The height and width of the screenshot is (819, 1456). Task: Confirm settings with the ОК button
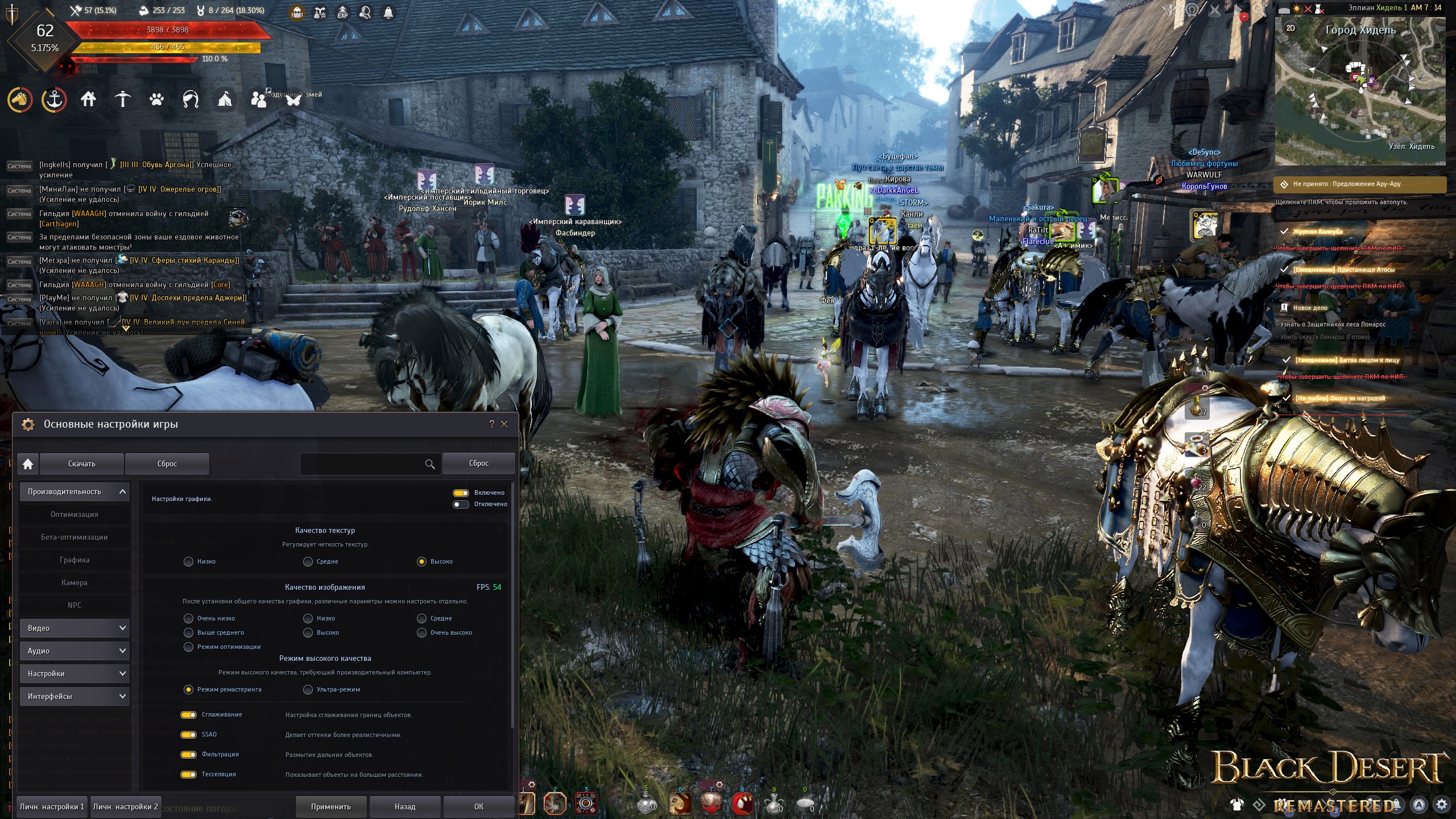click(x=479, y=806)
